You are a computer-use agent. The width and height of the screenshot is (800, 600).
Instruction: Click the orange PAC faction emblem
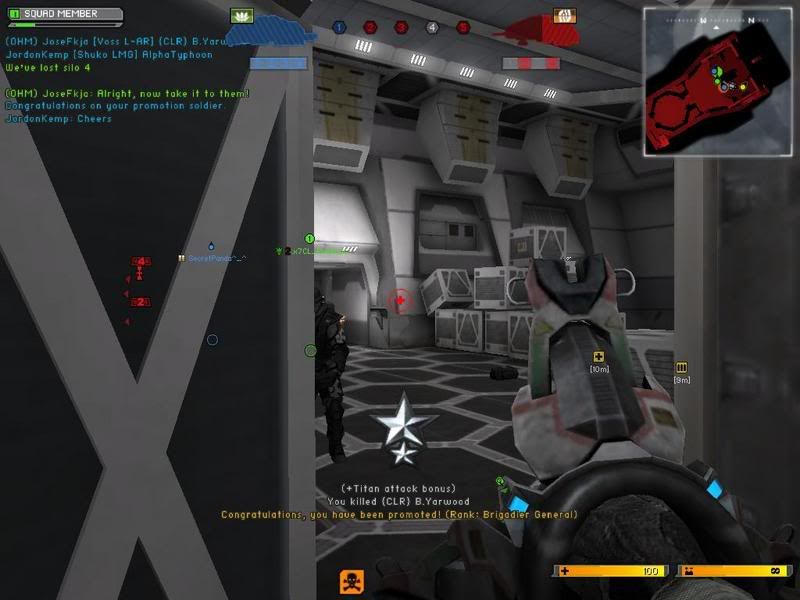562,16
